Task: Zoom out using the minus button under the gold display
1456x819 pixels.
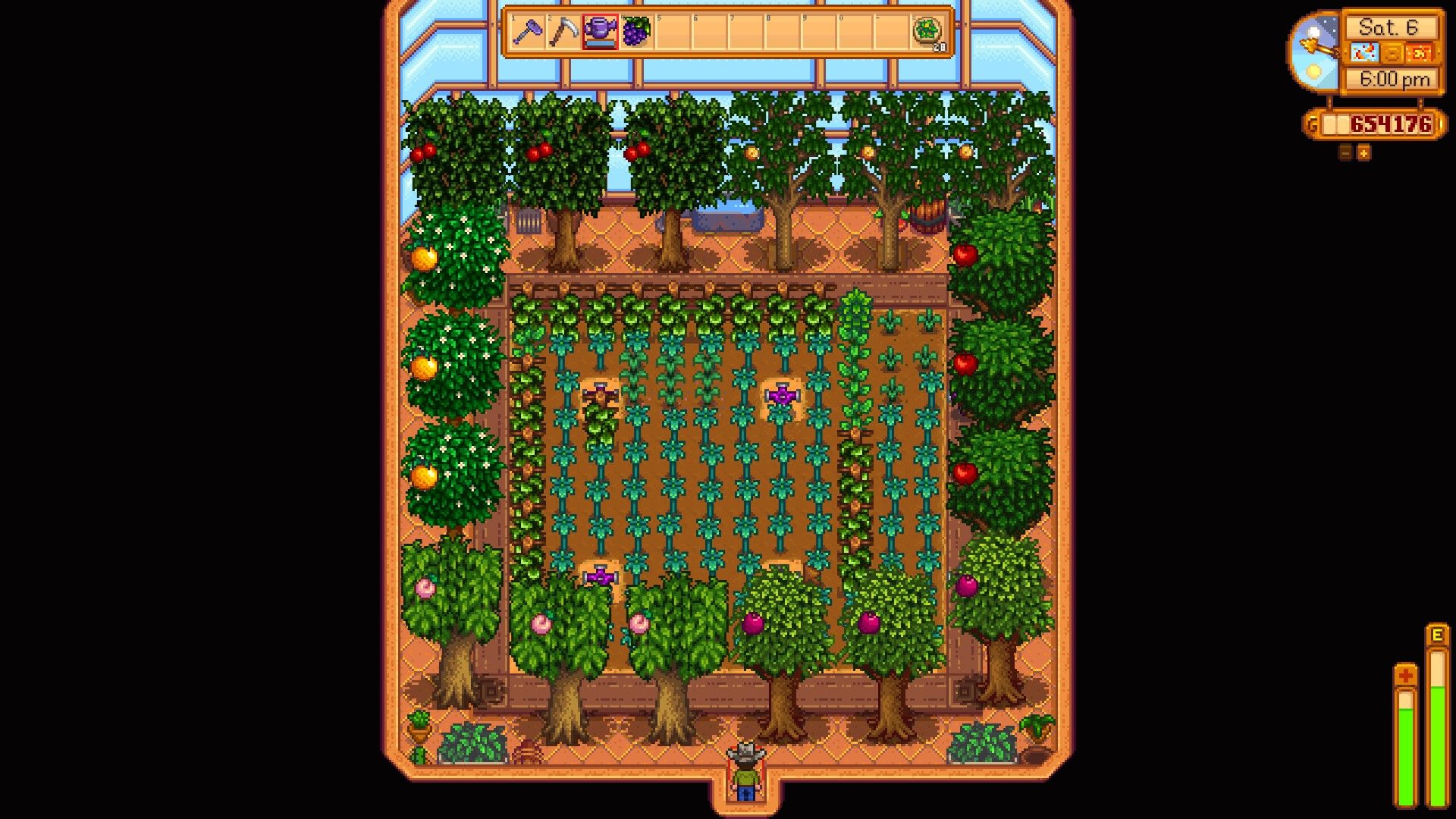Action: click(1345, 153)
